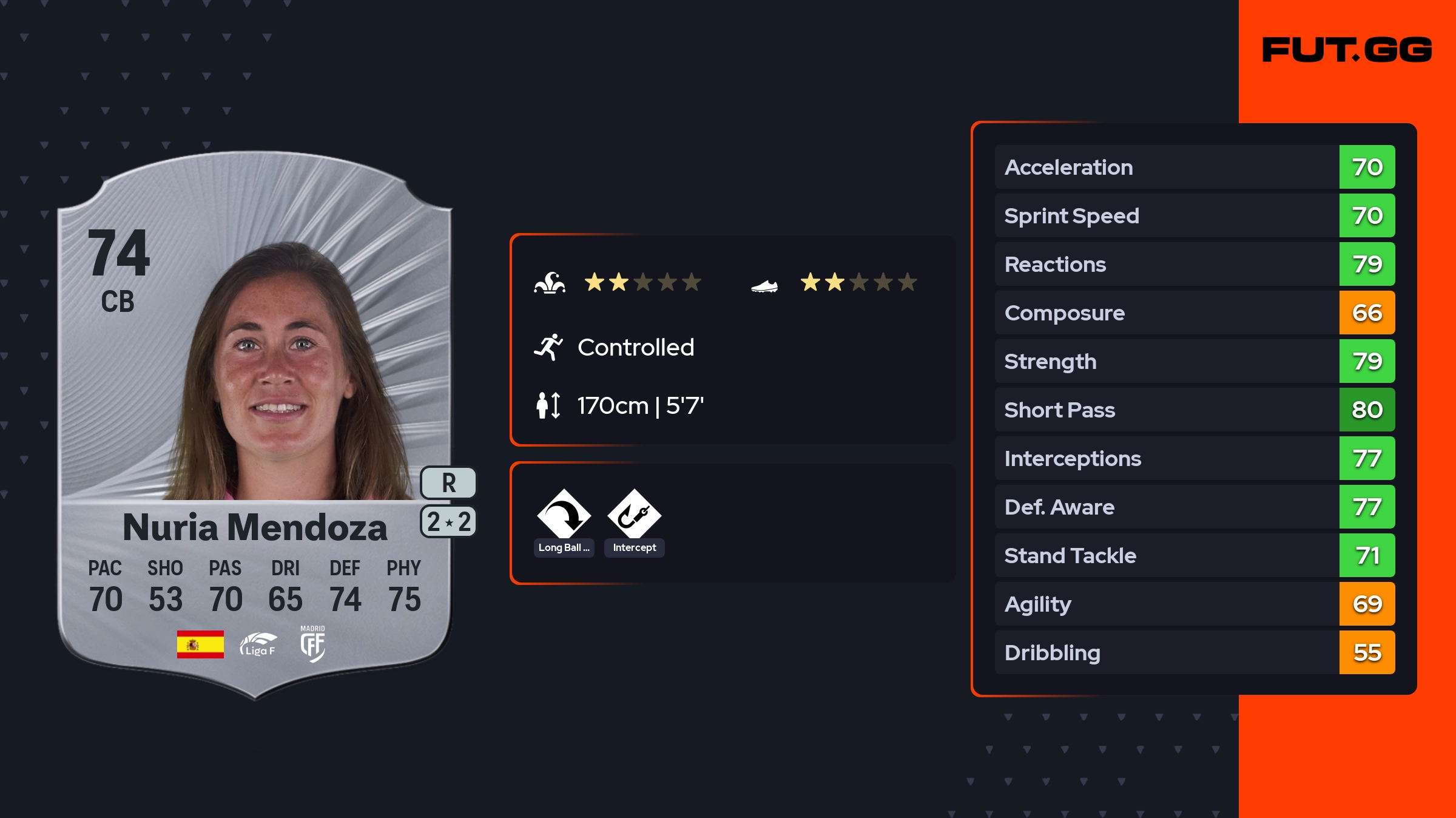This screenshot has height=818, width=1456.
Task: Select the Acceleration stat row
Action: [1194, 167]
